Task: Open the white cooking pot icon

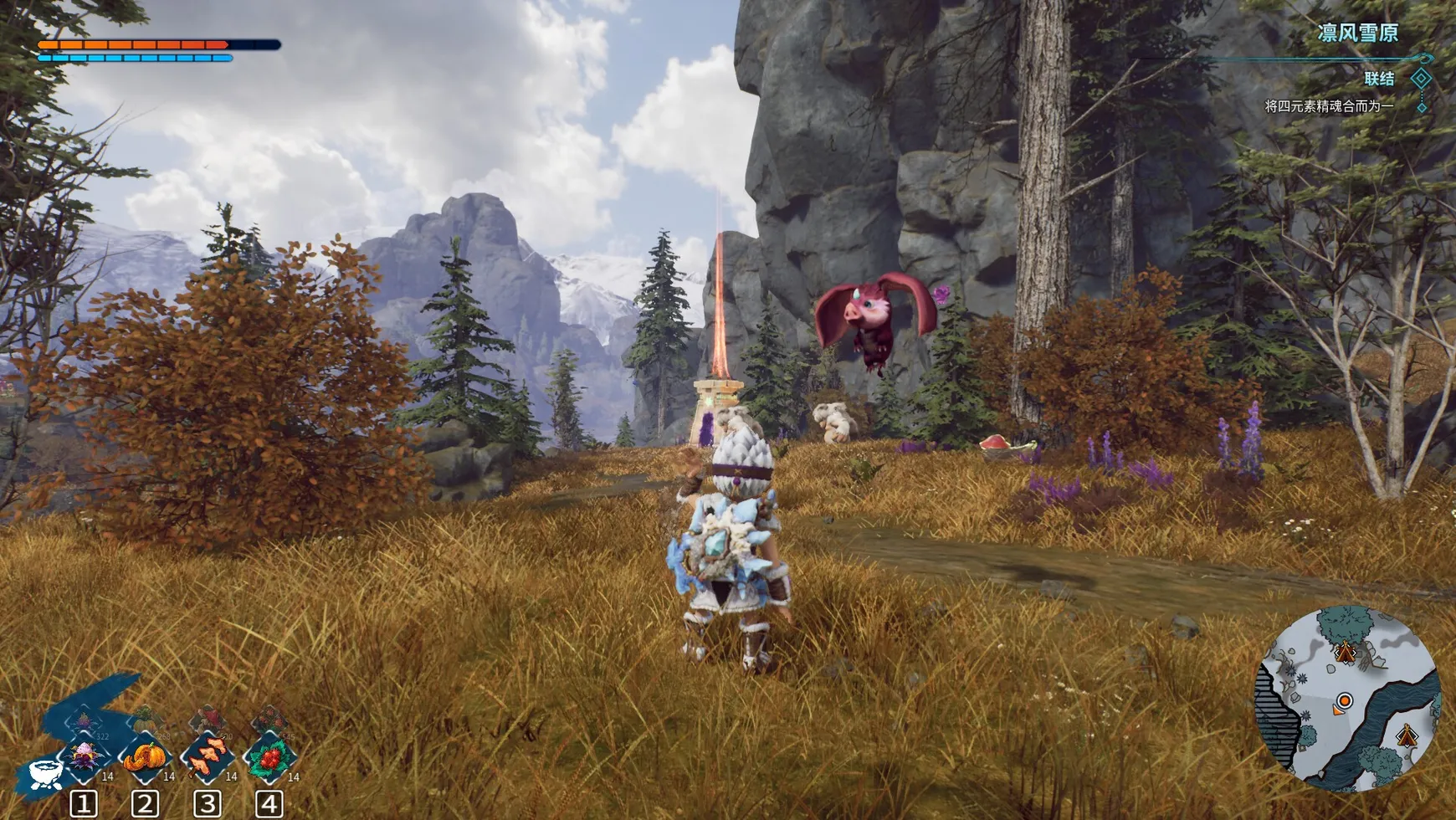Action: pos(46,774)
